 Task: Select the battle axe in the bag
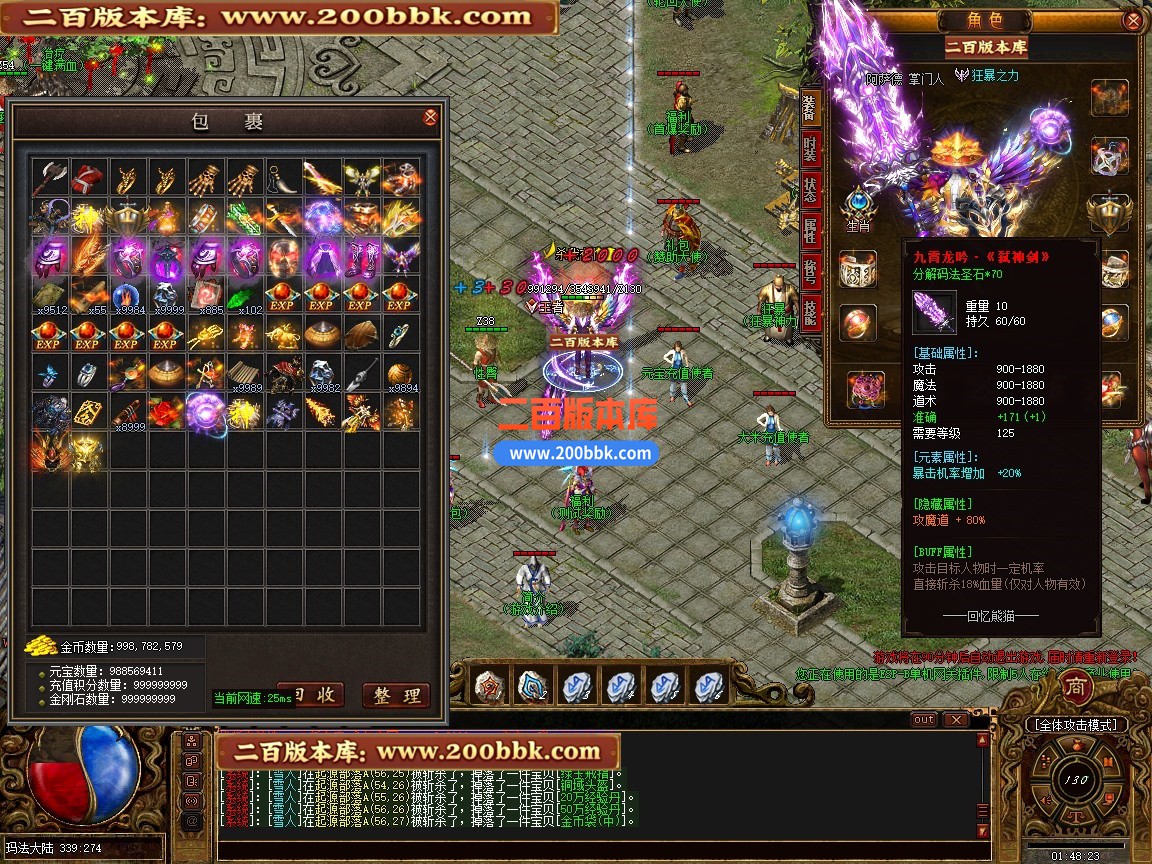coord(49,179)
